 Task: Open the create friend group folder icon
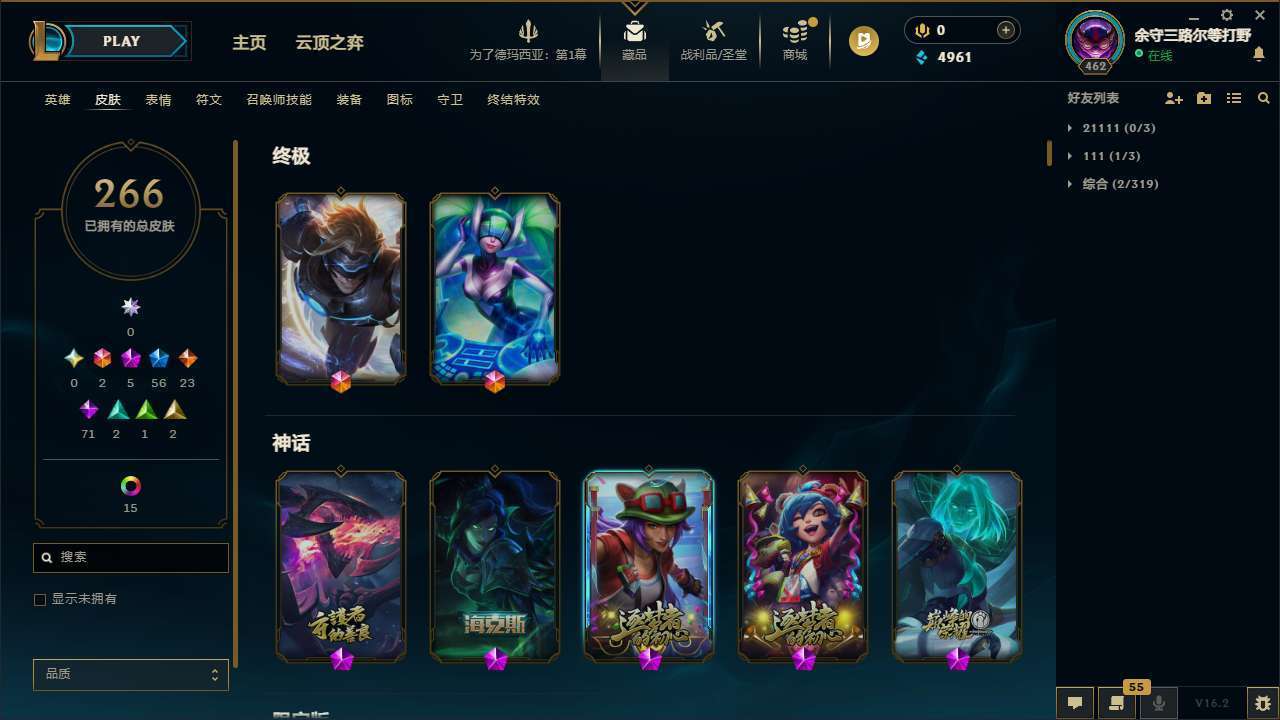point(1203,98)
